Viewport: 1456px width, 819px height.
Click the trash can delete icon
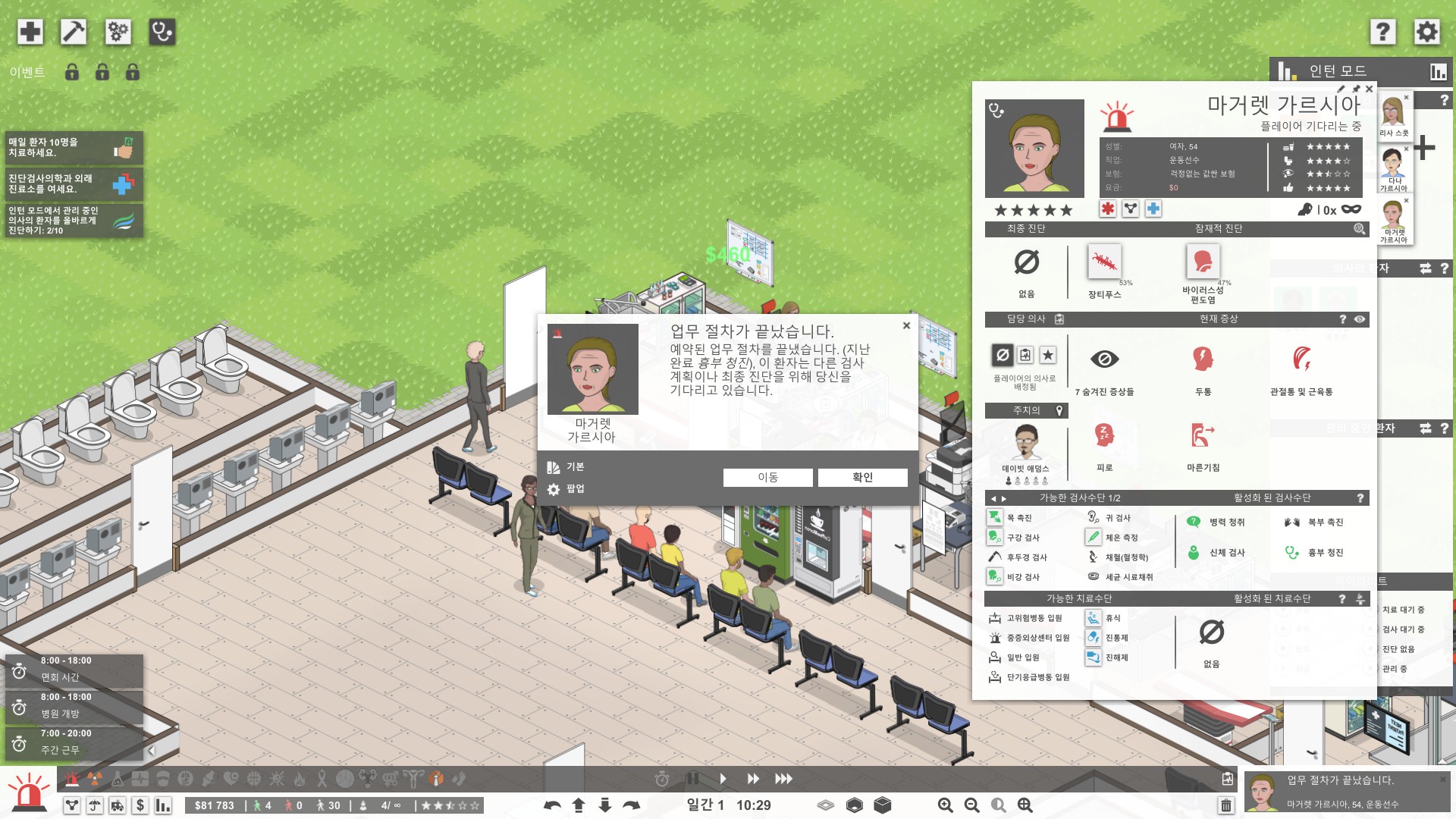1225,805
